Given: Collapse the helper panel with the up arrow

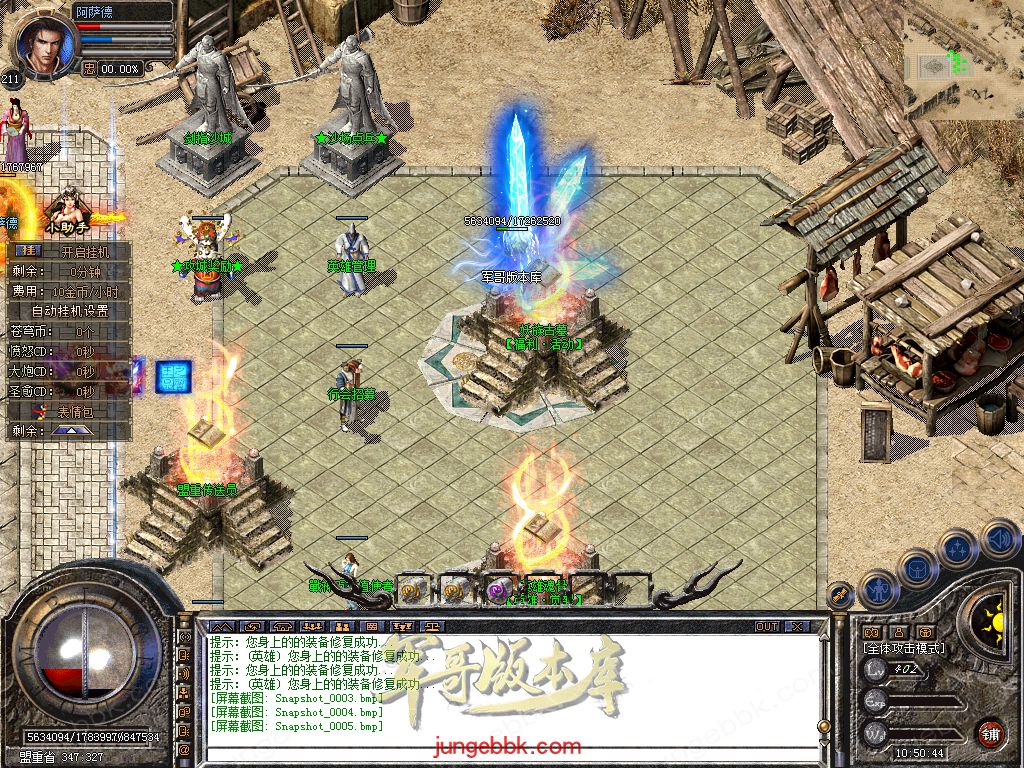Looking at the screenshot, I should coord(72,431).
